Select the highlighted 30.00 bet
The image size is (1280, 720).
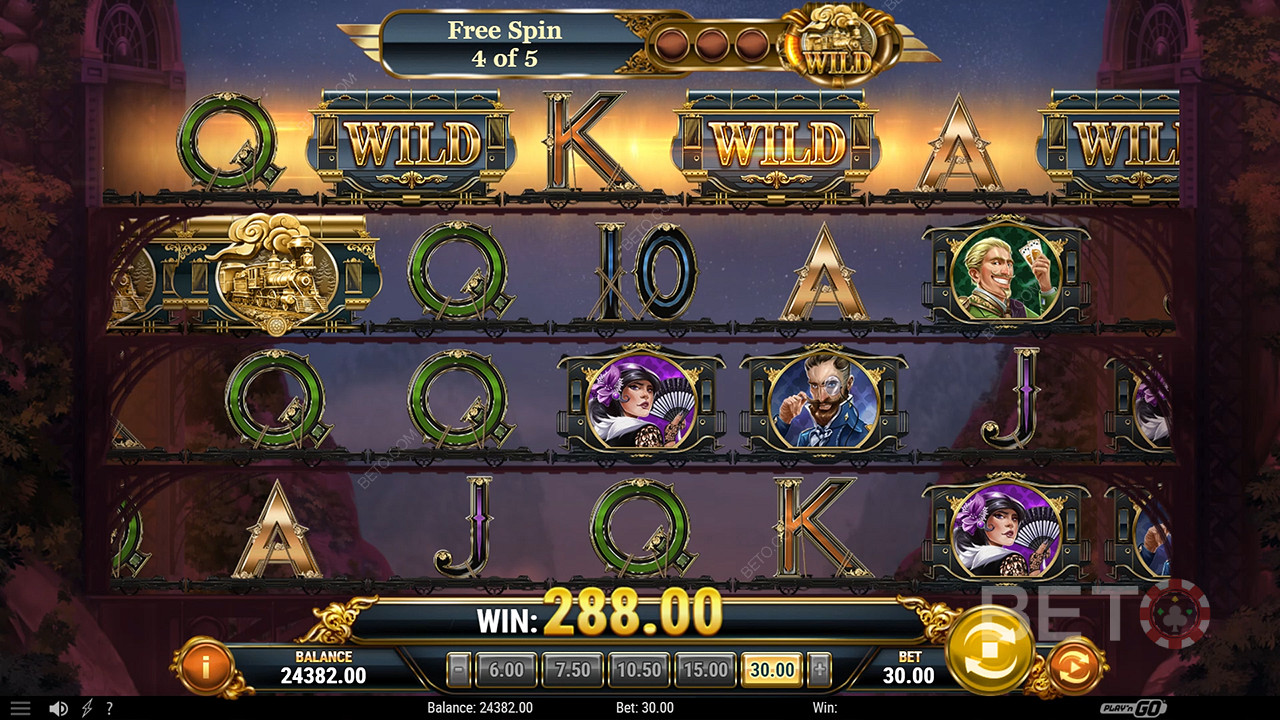tap(772, 670)
